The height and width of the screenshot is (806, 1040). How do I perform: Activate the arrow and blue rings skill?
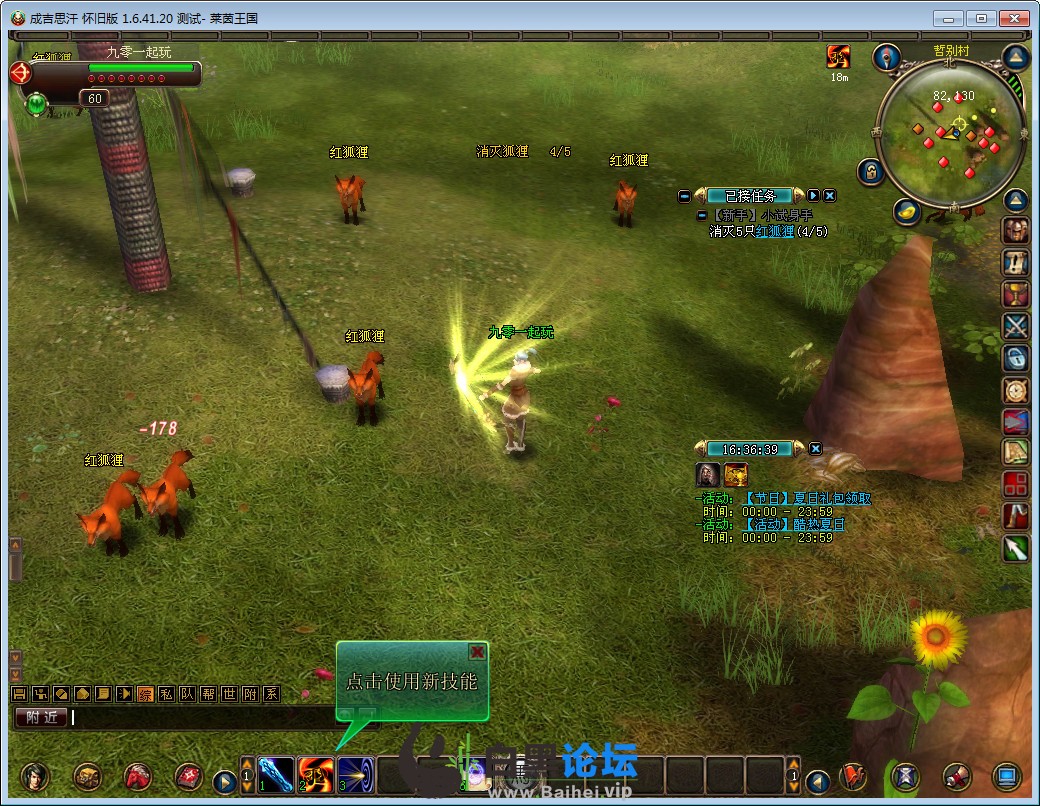[355, 775]
